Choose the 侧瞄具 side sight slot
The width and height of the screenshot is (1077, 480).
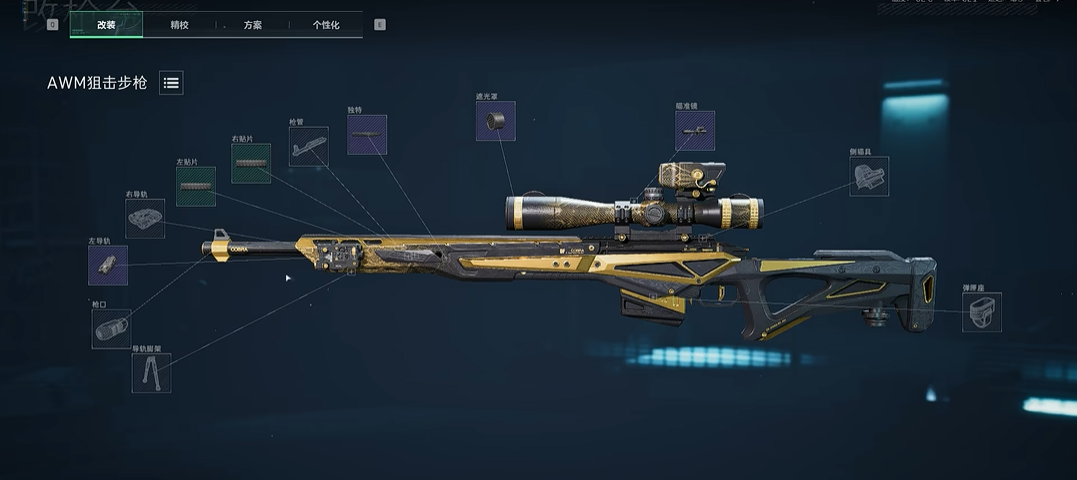[868, 176]
